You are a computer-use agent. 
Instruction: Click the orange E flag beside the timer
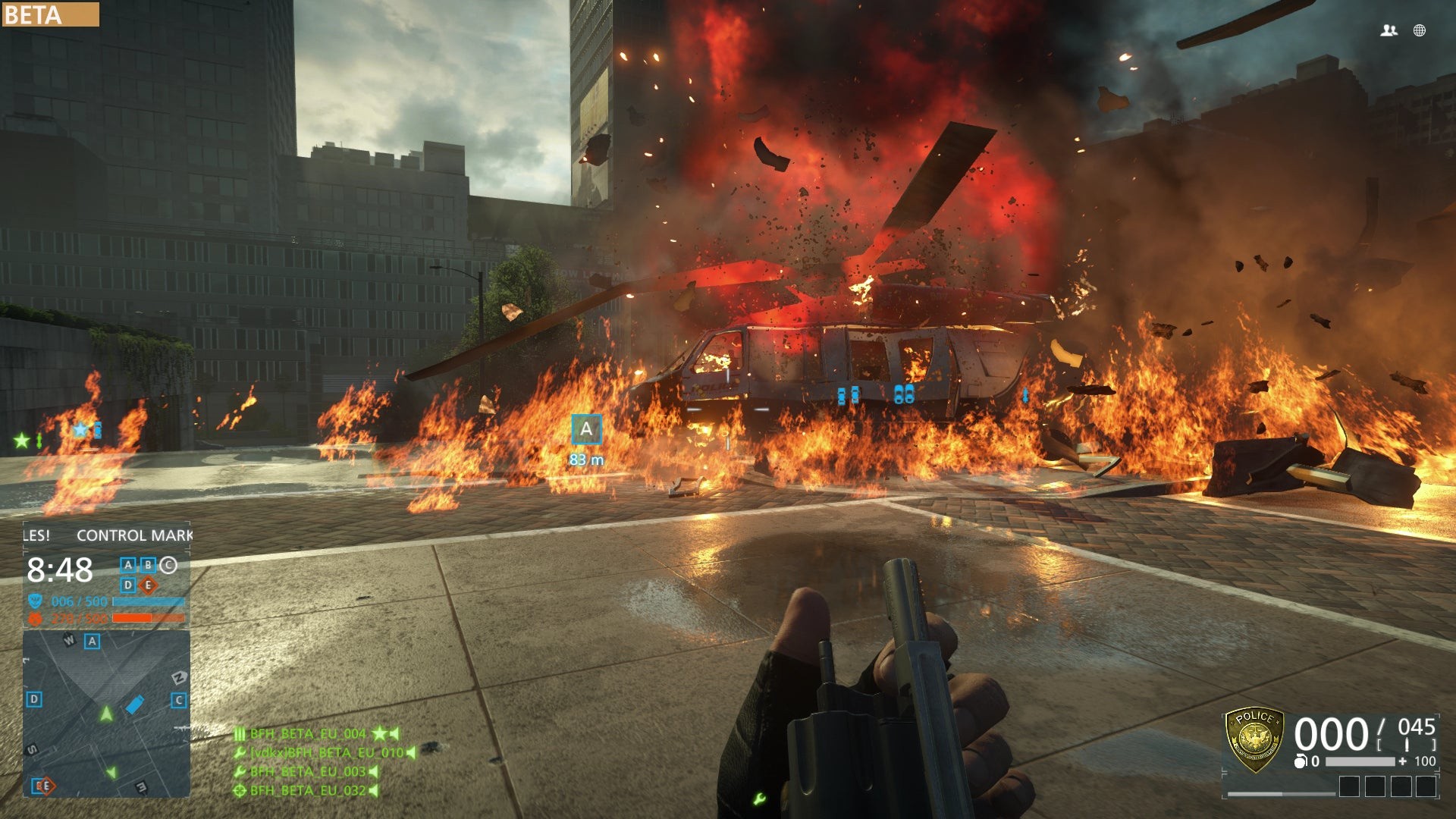(149, 585)
